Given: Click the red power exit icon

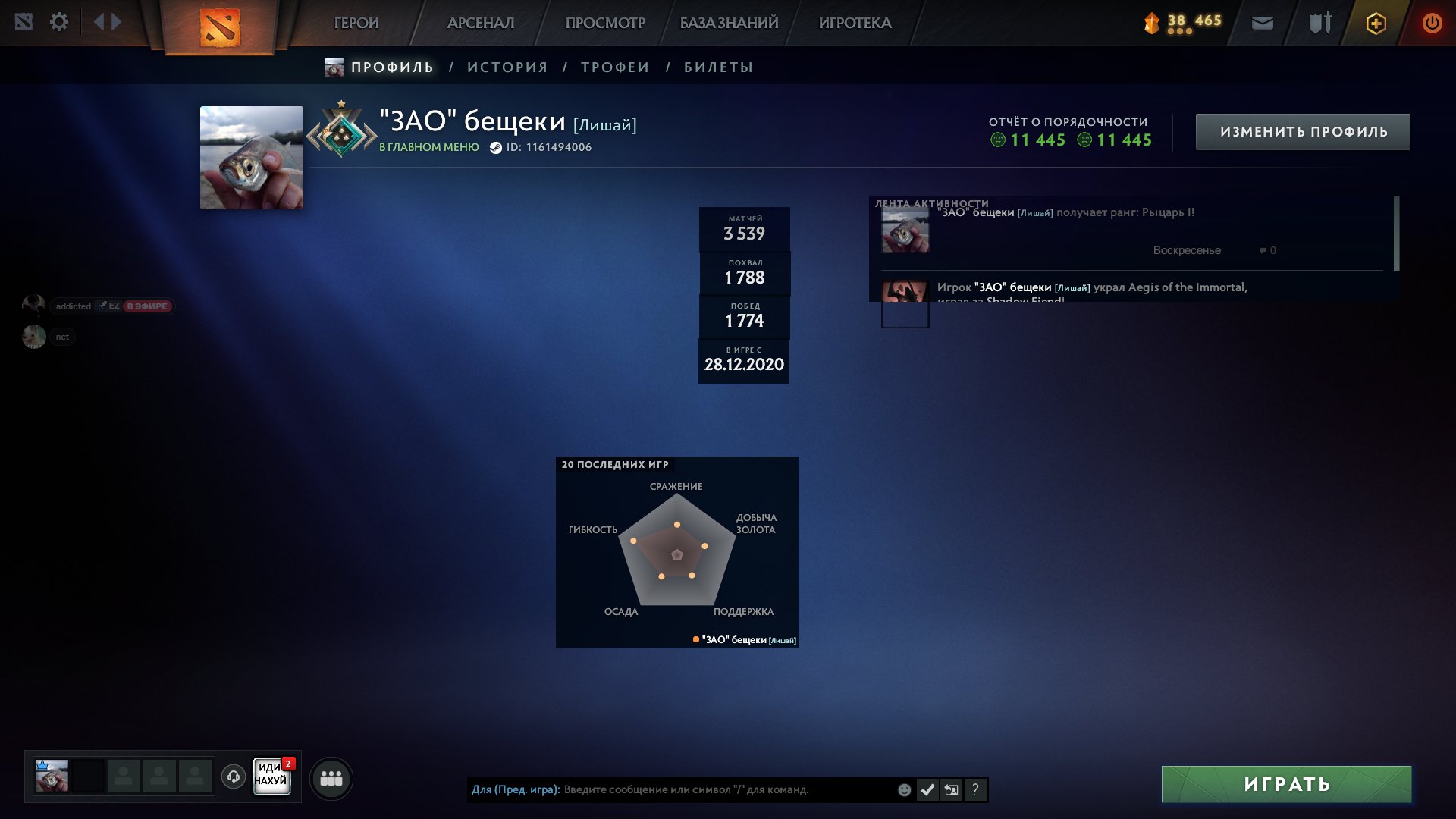Looking at the screenshot, I should point(1432,23).
